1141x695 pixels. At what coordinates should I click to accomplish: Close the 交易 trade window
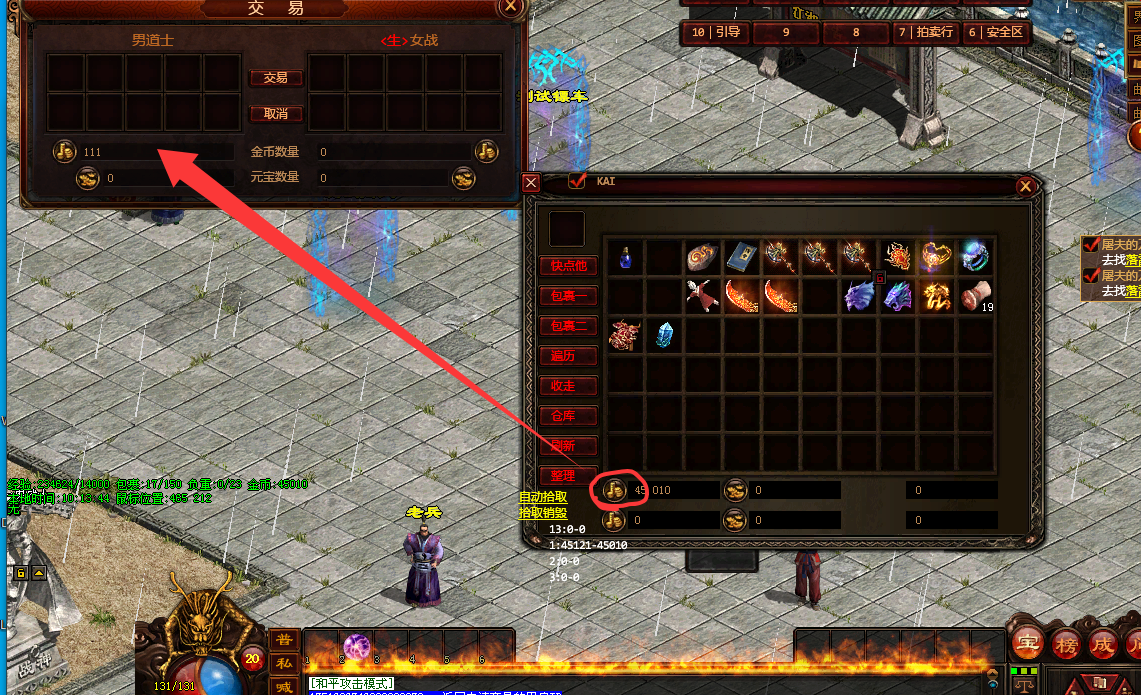coord(511,5)
